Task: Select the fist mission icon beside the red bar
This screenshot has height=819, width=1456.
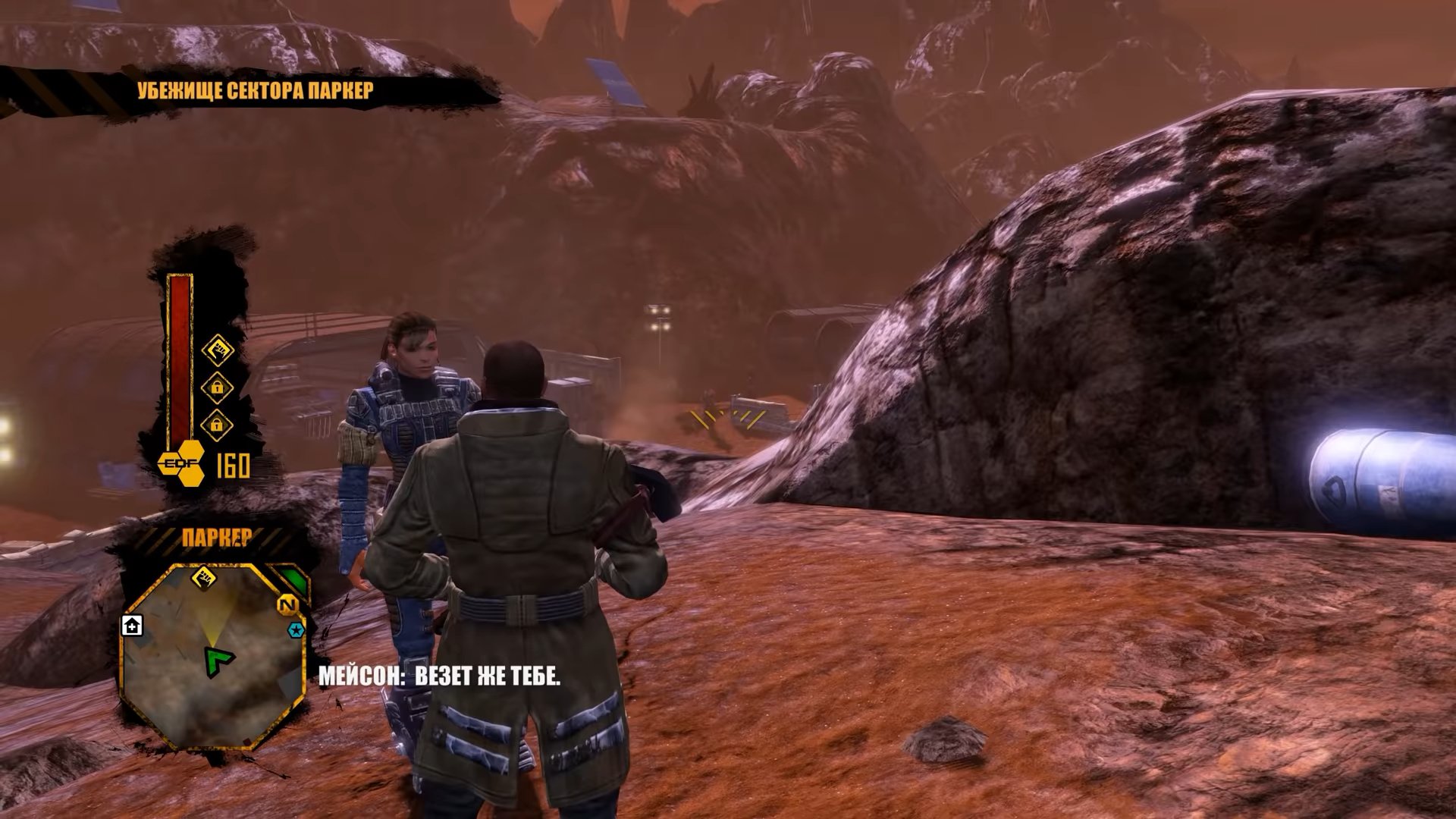Action: pos(218,350)
